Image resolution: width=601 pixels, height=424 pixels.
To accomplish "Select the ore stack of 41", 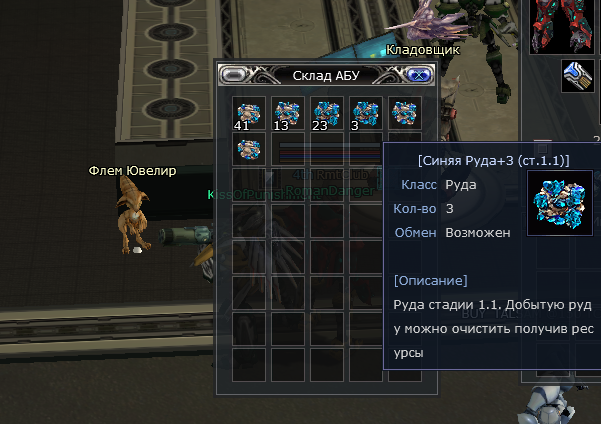I will [x=248, y=113].
